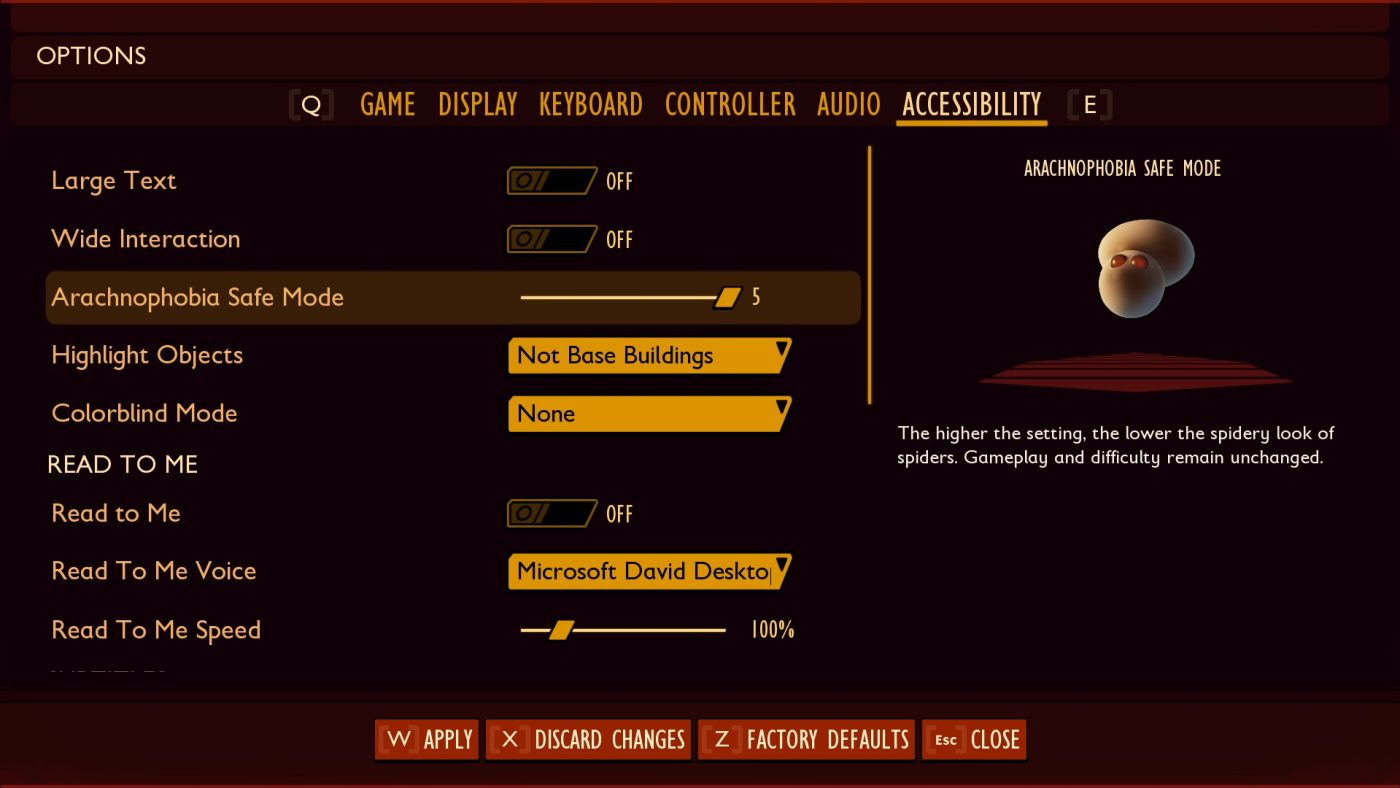Turn on Read to Me
This screenshot has height=788, width=1400.
point(552,513)
